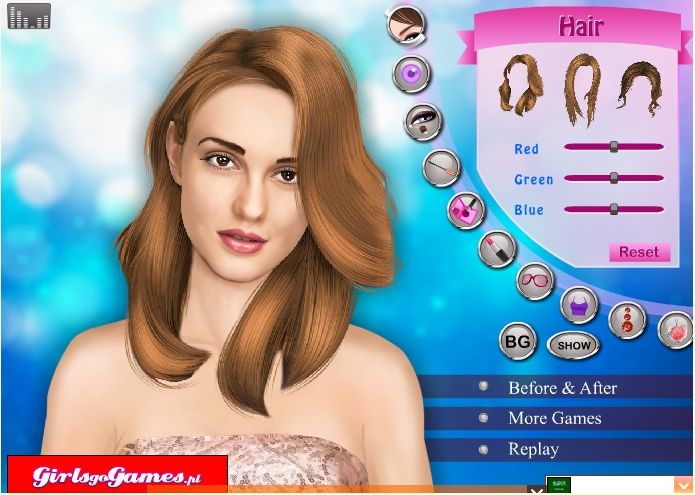Open the red earrings category
This screenshot has height=495, width=695.
(x=626, y=319)
